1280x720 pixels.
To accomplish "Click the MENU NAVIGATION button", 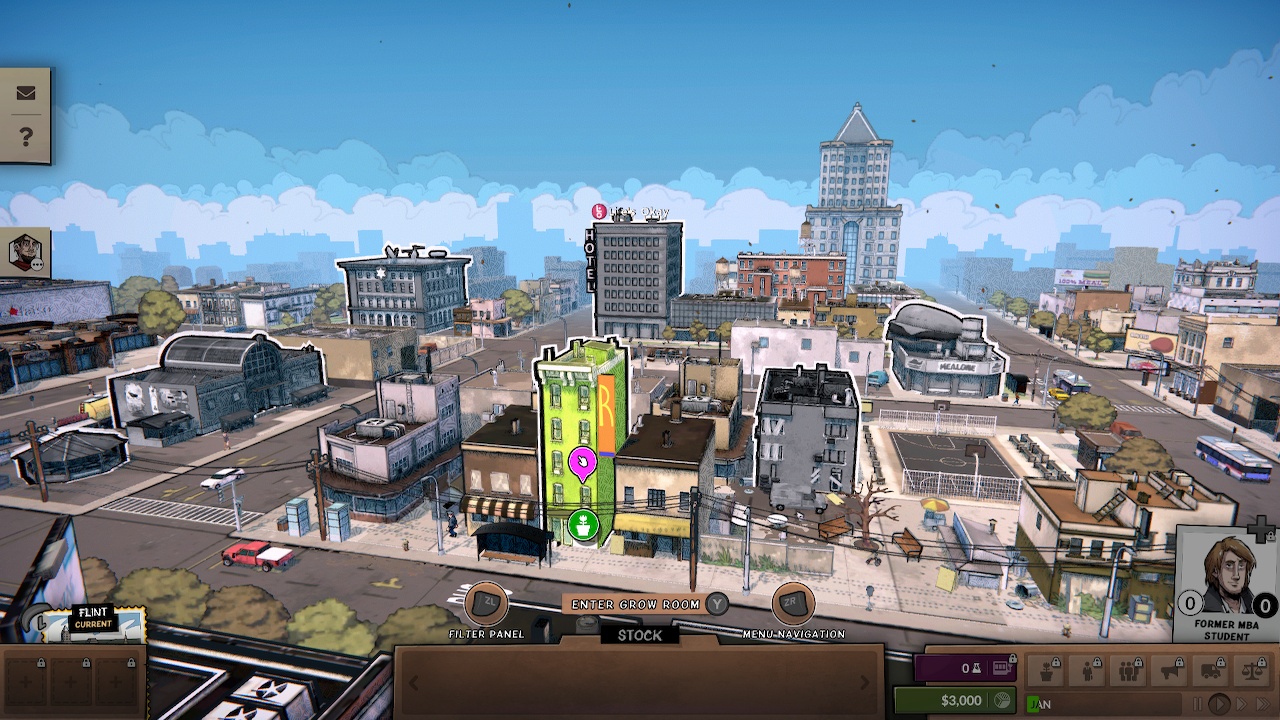I will click(791, 606).
